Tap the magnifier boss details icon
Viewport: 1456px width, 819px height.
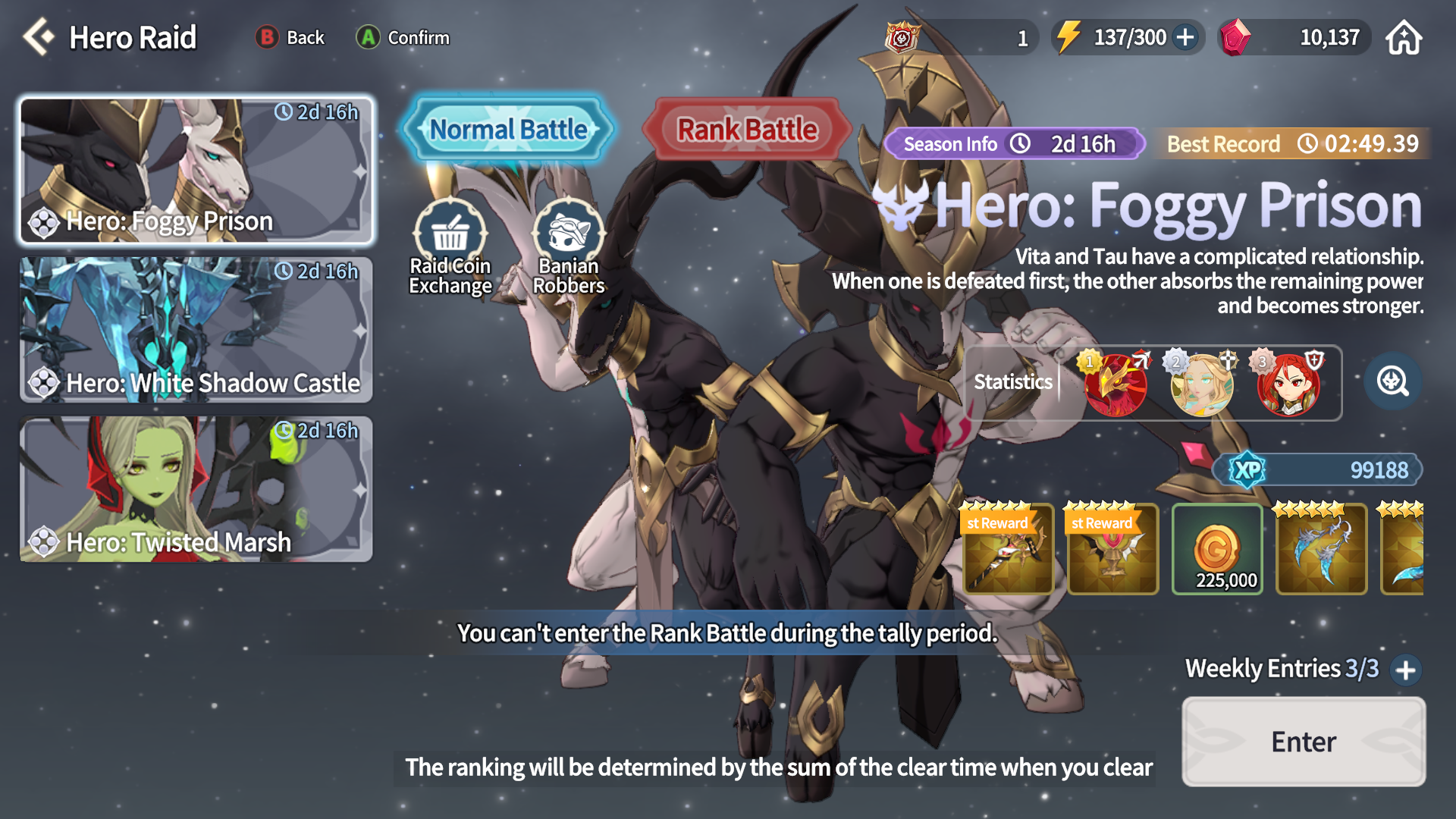click(1392, 381)
